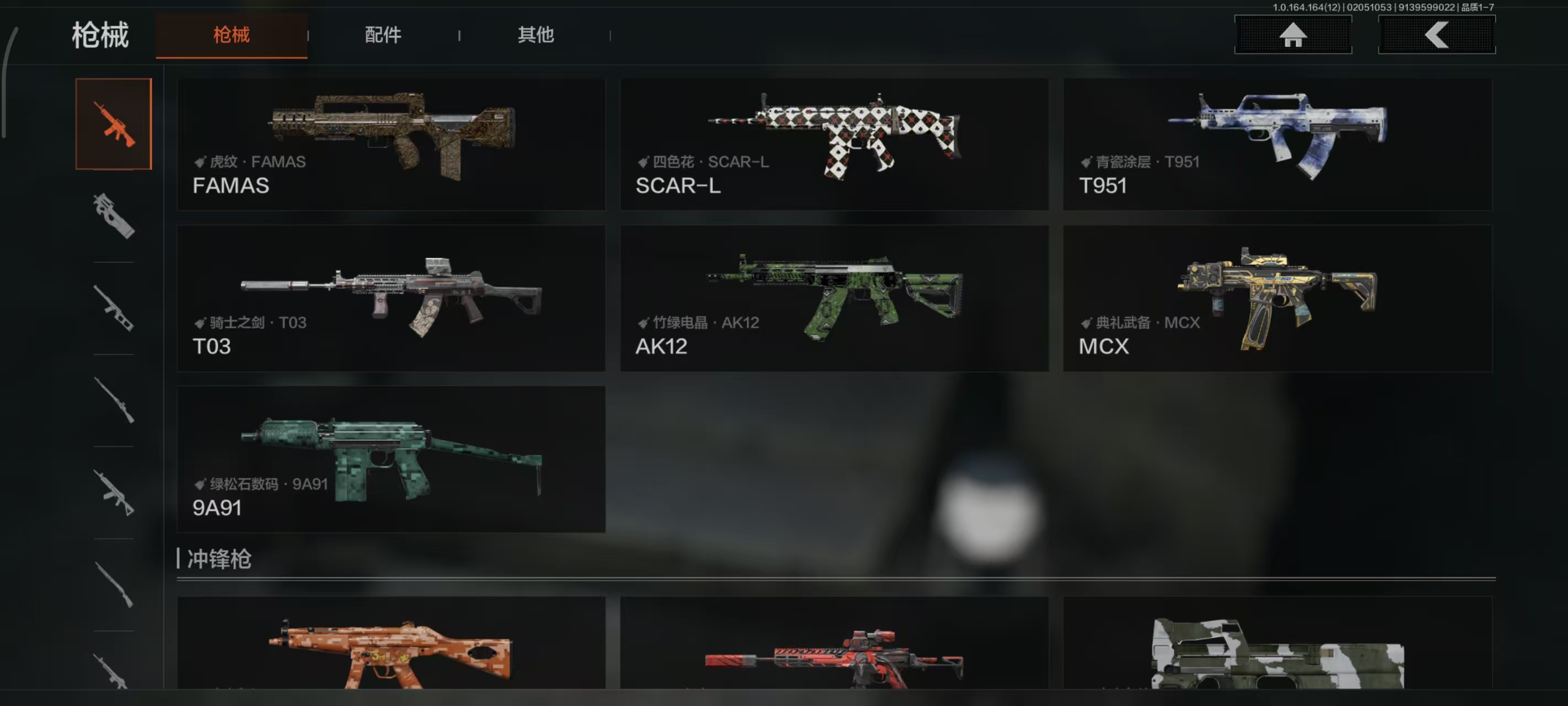Select the red and black submachine gun skin
The image size is (1568, 706).
coord(834,646)
